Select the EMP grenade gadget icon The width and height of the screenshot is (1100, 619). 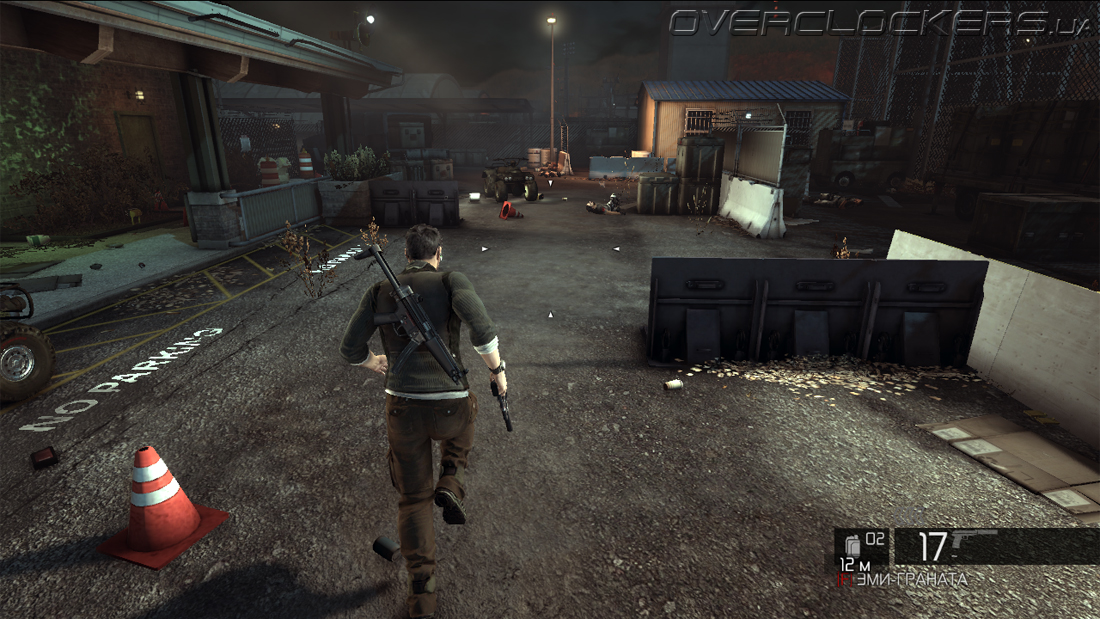tap(852, 545)
